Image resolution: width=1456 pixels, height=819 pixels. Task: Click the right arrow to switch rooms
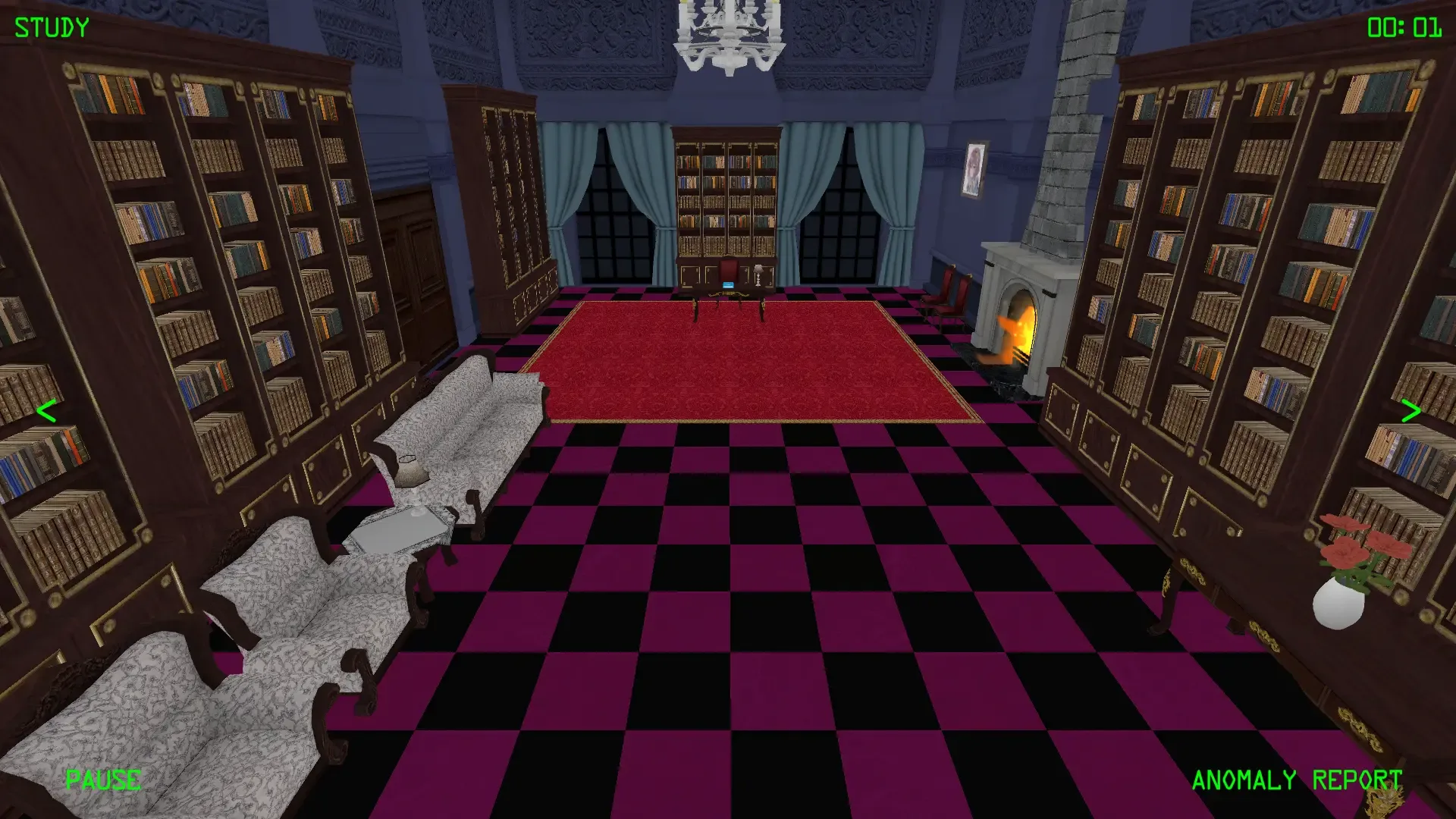tap(1410, 412)
